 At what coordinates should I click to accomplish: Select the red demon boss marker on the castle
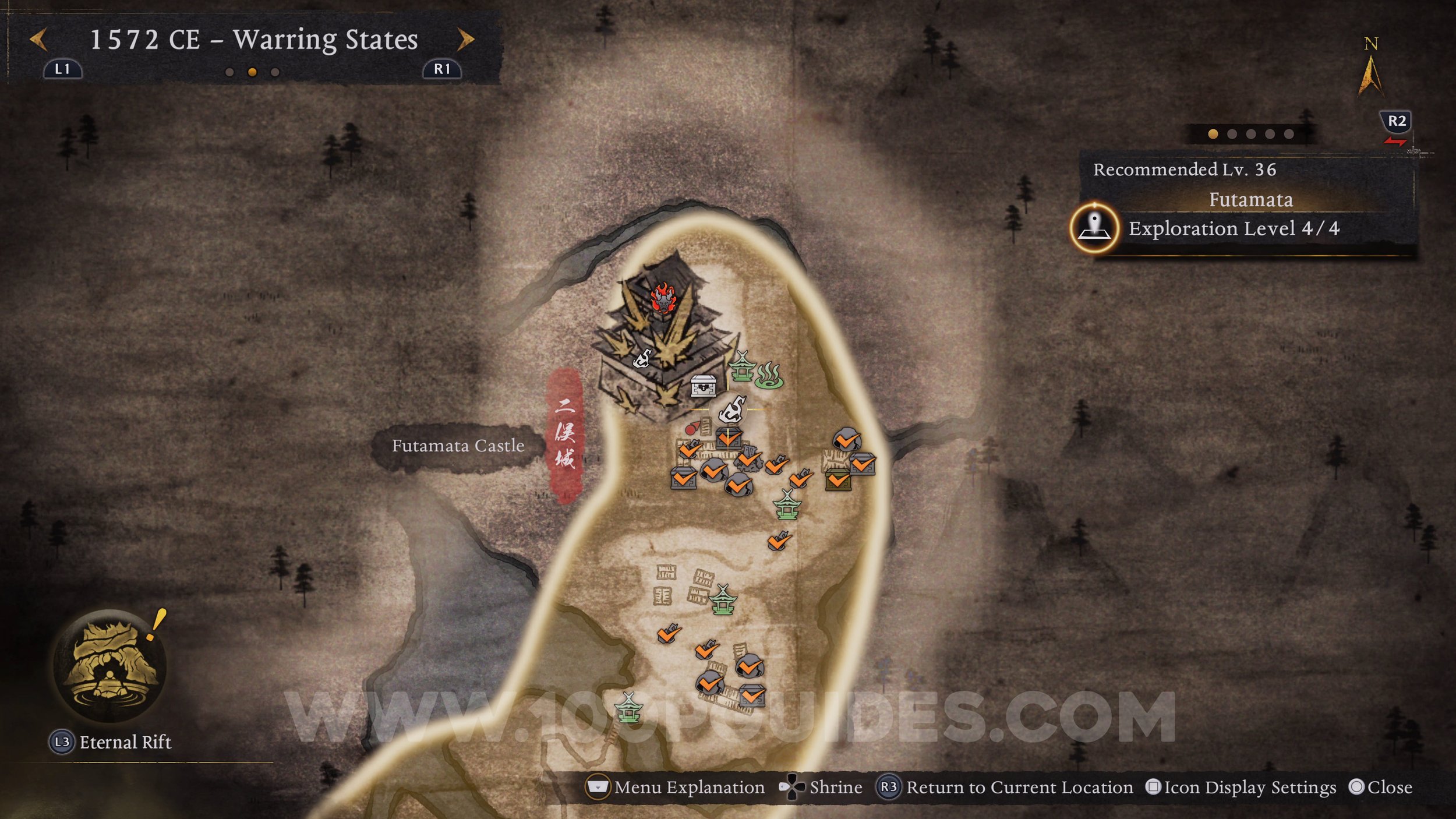pyautogui.click(x=662, y=298)
